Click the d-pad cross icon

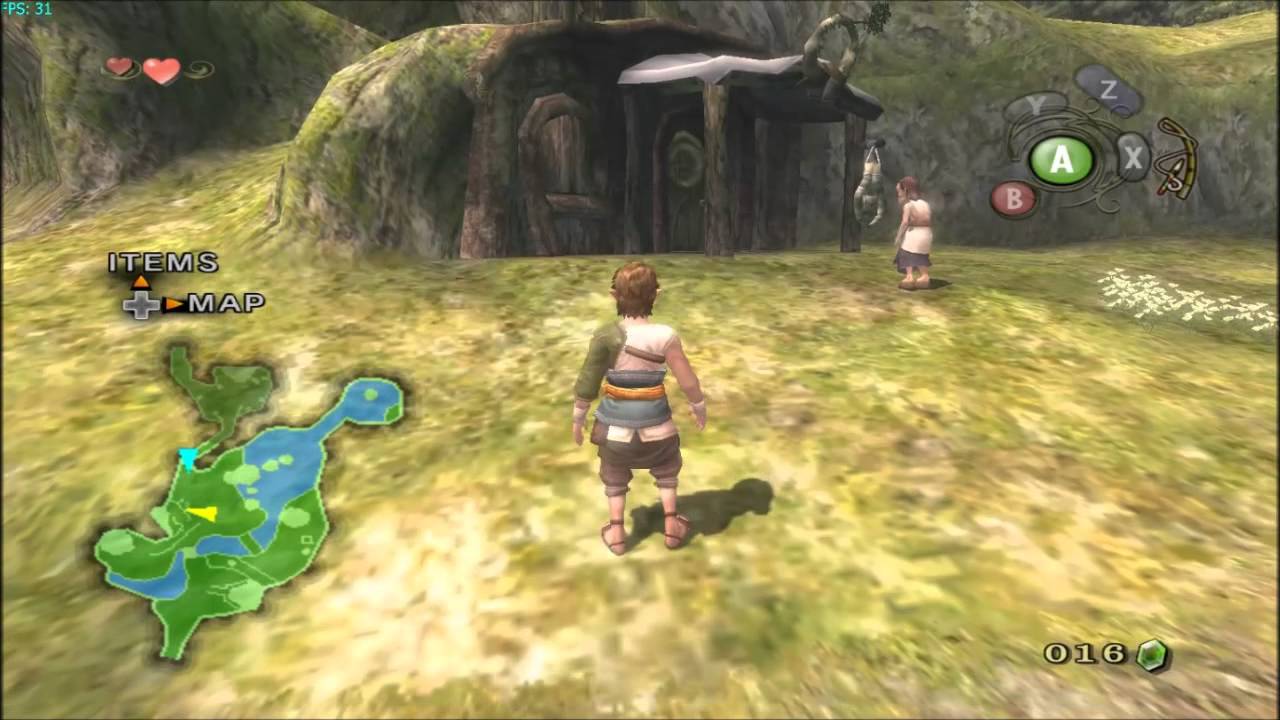(141, 307)
